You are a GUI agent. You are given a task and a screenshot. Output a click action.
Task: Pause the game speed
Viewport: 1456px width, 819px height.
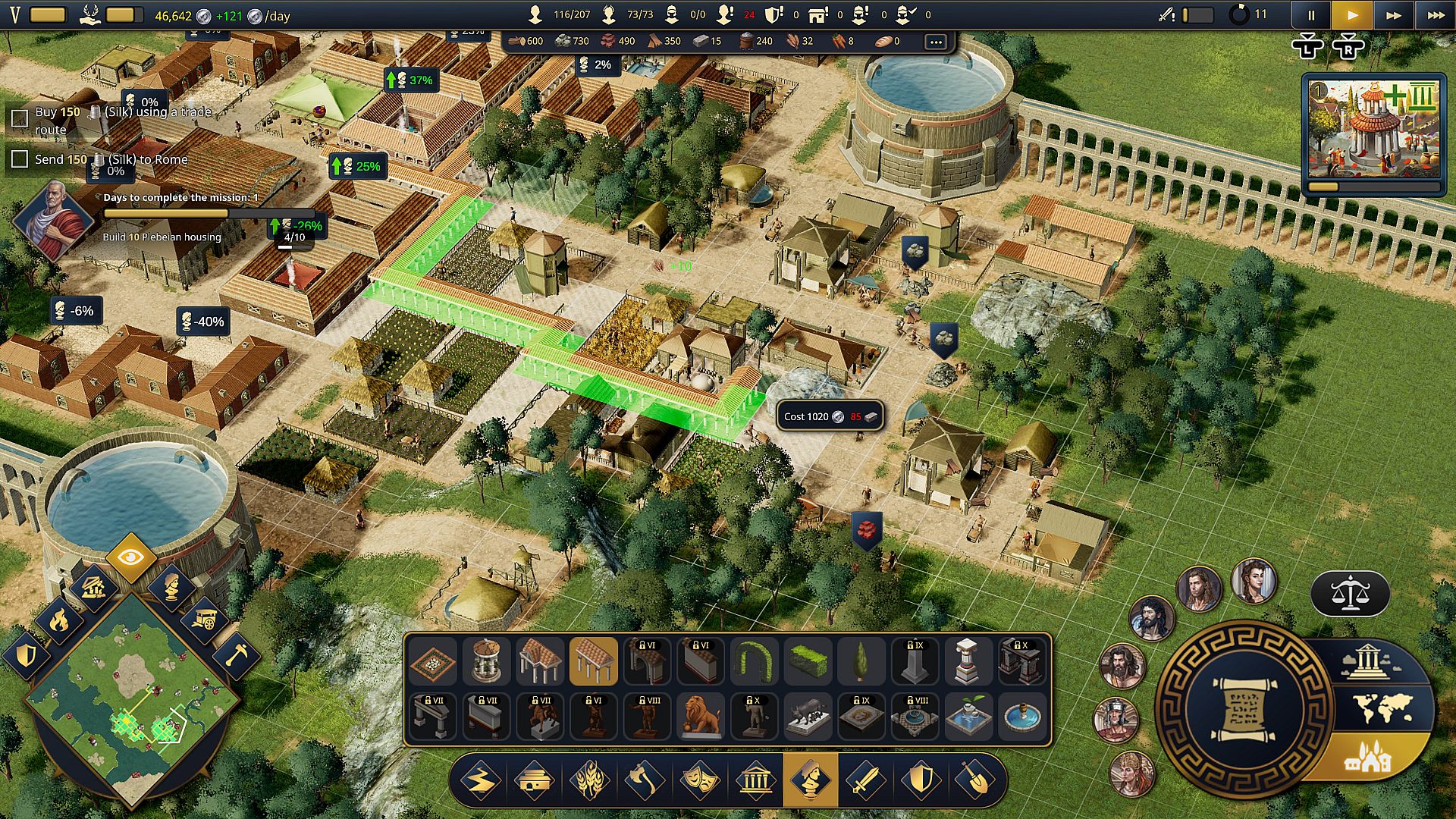(1311, 15)
